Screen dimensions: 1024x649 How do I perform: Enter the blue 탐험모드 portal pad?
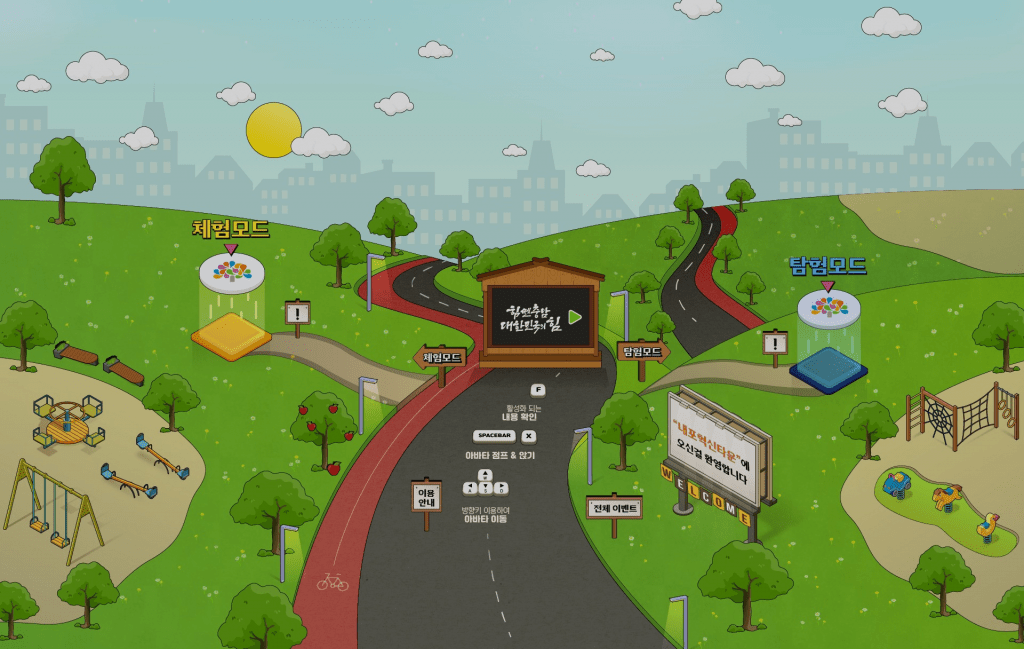point(828,368)
